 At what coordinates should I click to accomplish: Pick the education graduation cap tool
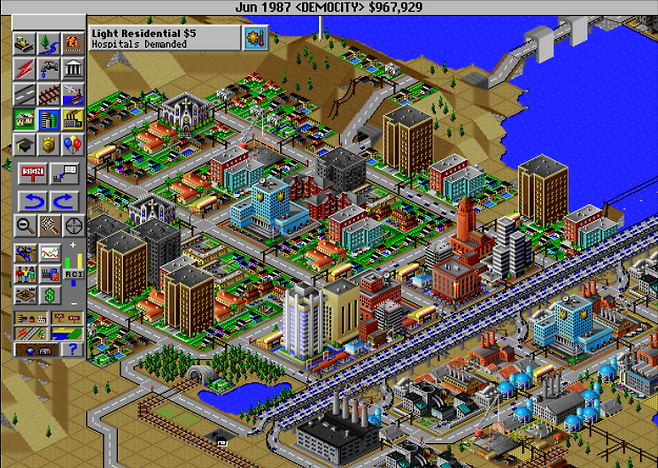coord(24,146)
